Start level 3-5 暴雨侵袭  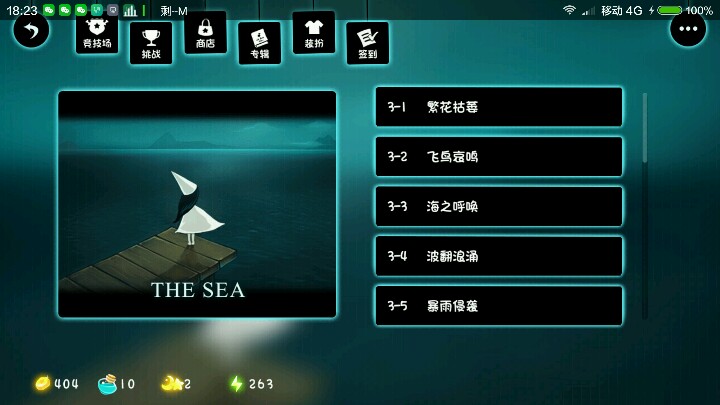click(498, 305)
